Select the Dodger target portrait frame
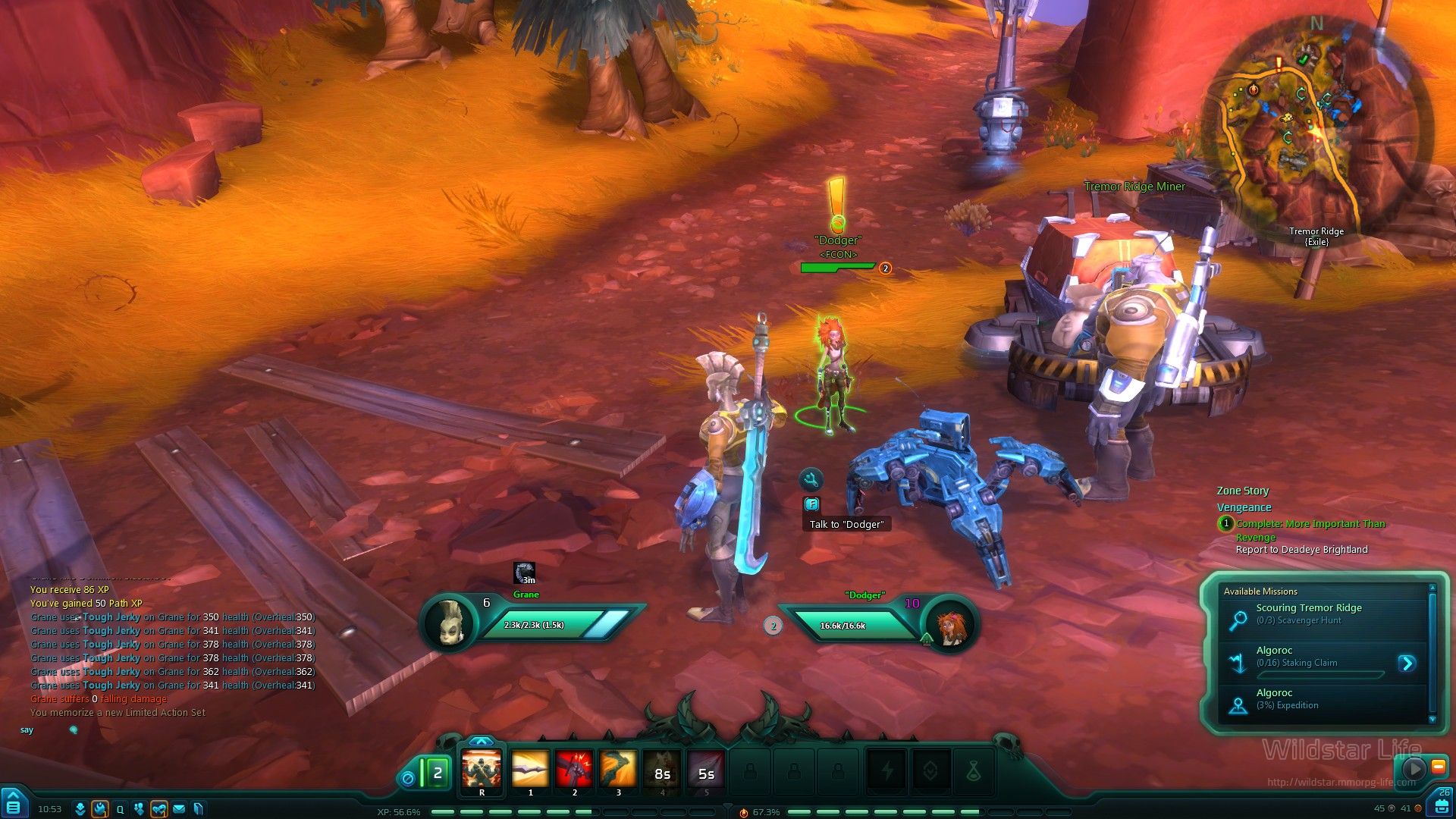This screenshot has height=819, width=1456. click(x=948, y=626)
